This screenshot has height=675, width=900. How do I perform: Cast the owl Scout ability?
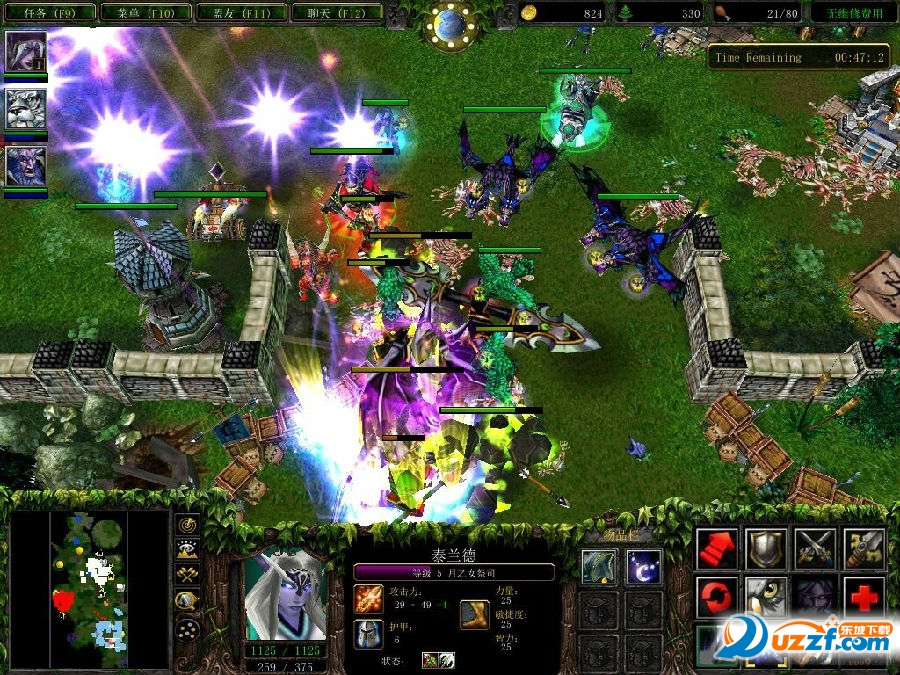click(x=766, y=597)
